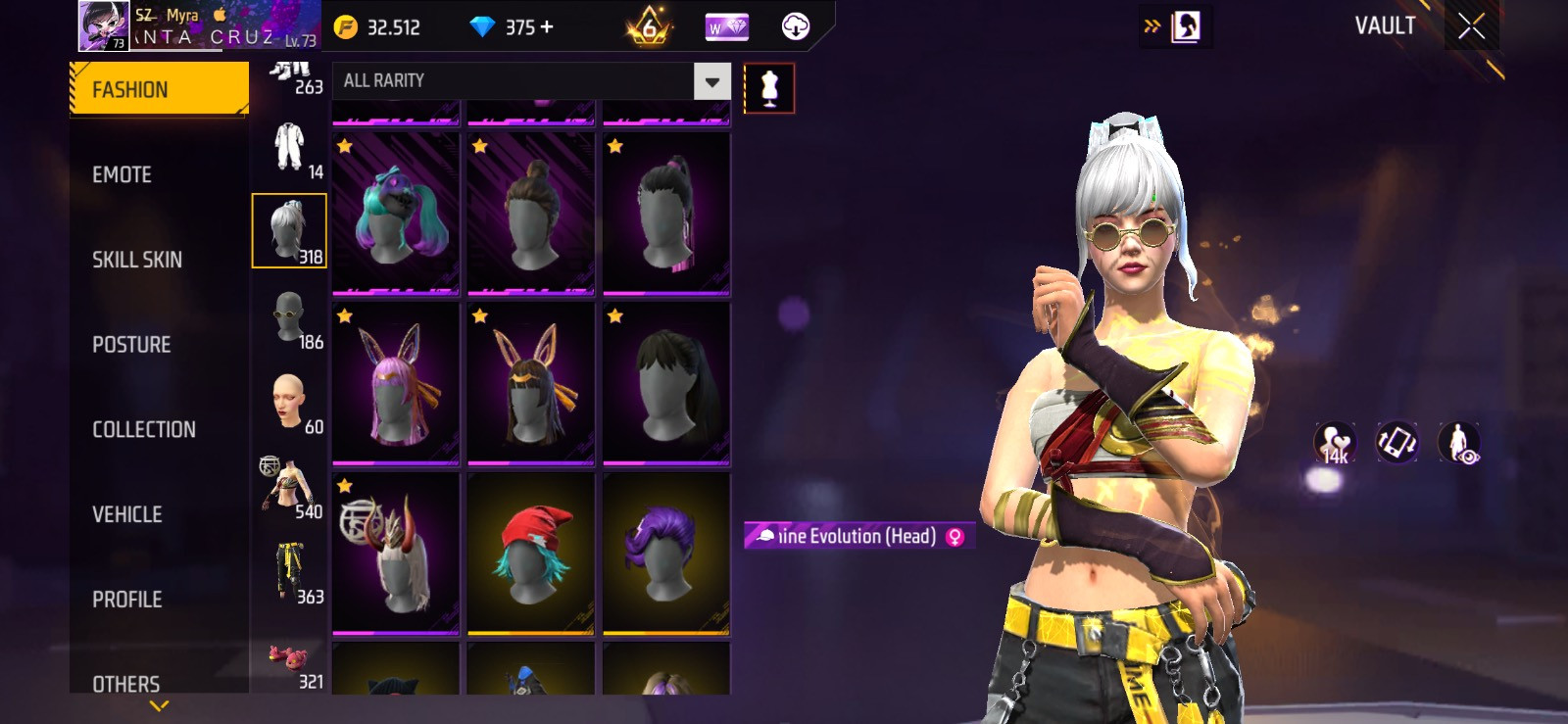Go to the Collection tab
The image size is (1568, 724).
pyautogui.click(x=144, y=429)
